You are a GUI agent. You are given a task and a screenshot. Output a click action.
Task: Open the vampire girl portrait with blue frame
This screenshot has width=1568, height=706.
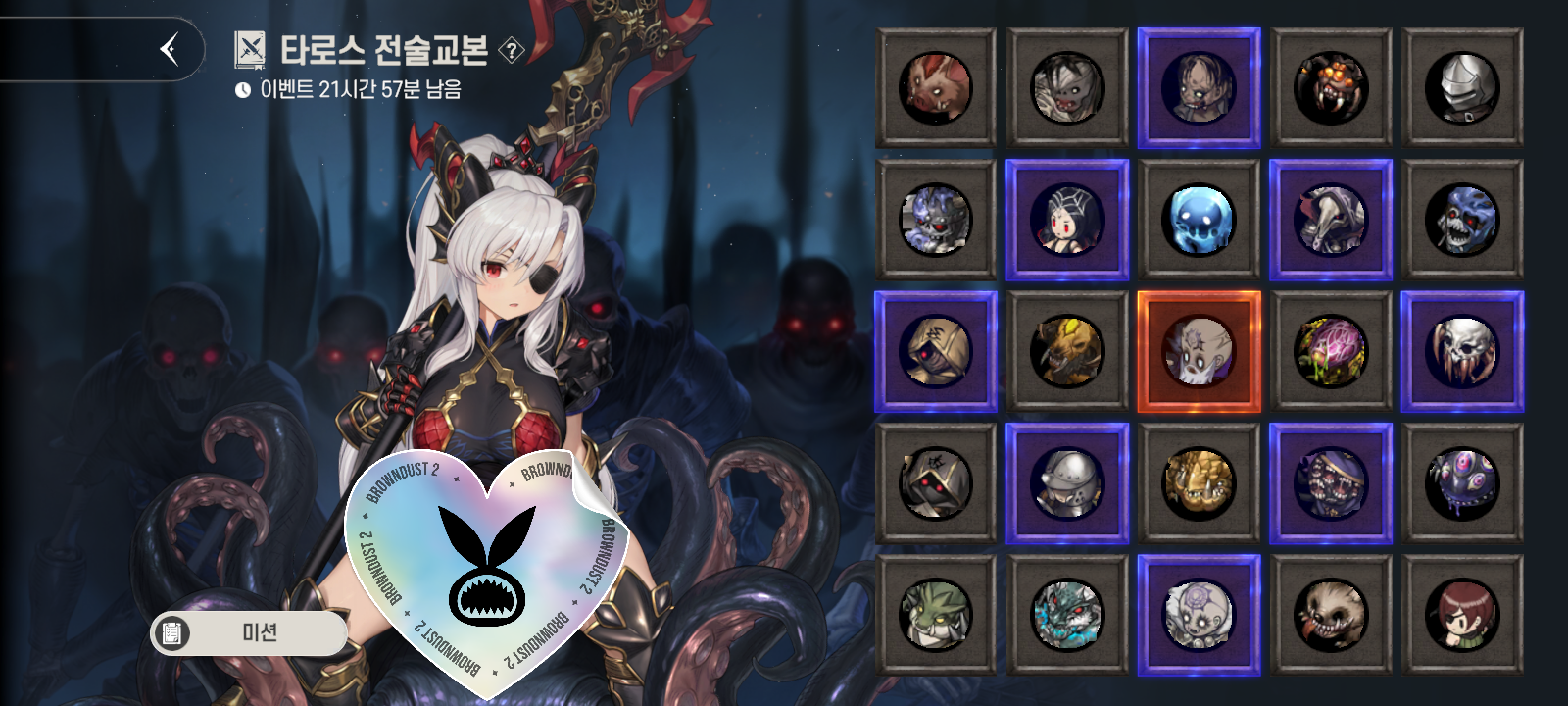point(1068,220)
